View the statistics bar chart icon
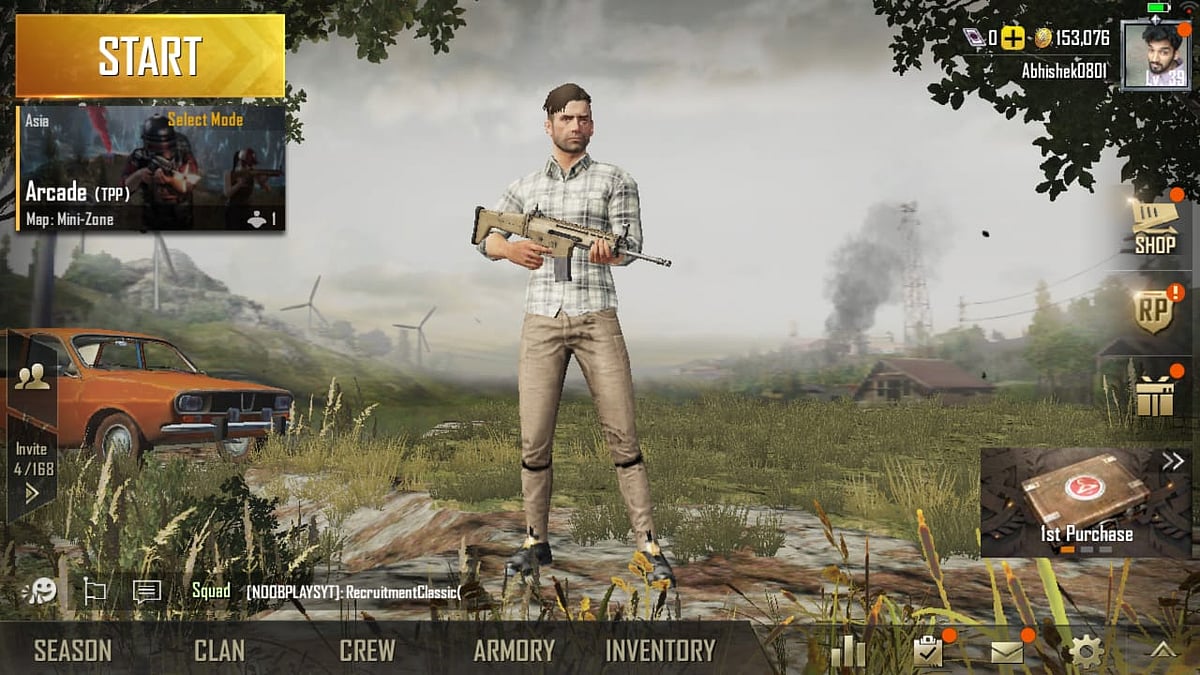This screenshot has height=675, width=1200. coord(848,652)
